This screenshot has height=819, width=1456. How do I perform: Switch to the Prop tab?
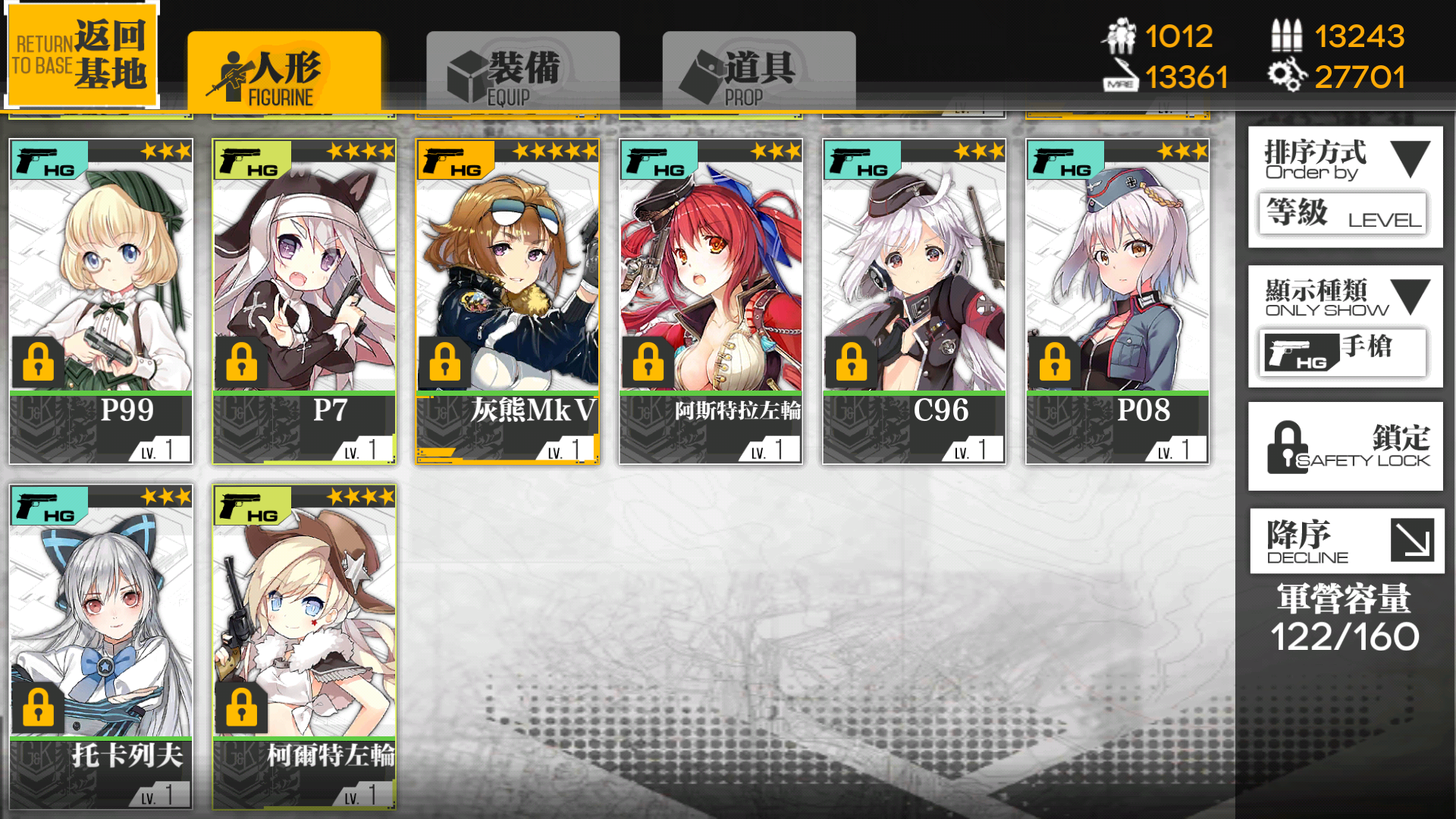pos(758,71)
